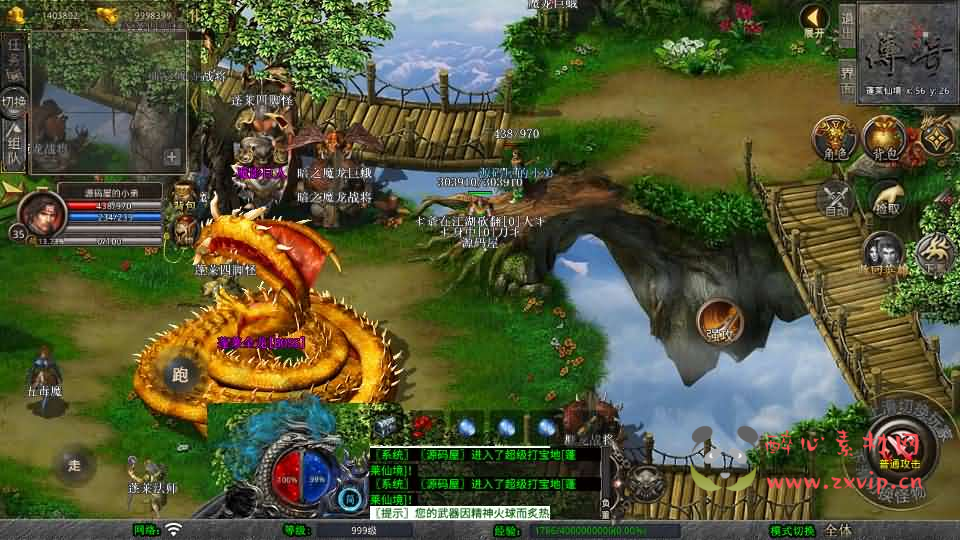
Task: Click the 展开 expand arrow
Action: (815, 20)
